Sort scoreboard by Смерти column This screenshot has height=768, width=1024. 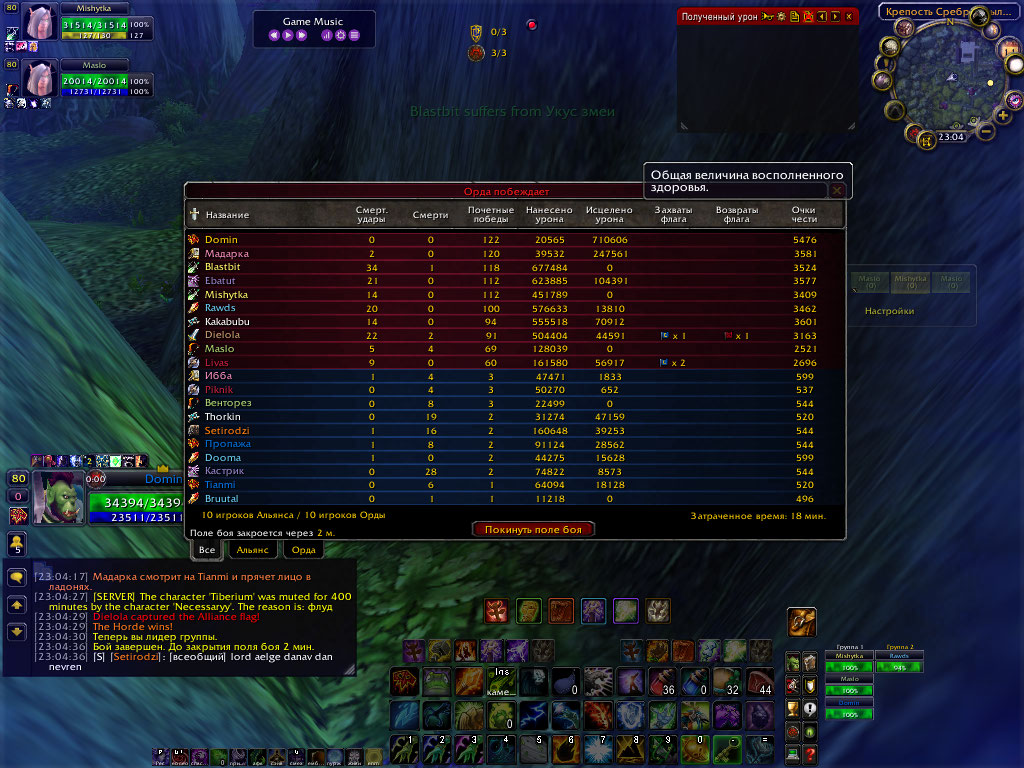tap(430, 215)
